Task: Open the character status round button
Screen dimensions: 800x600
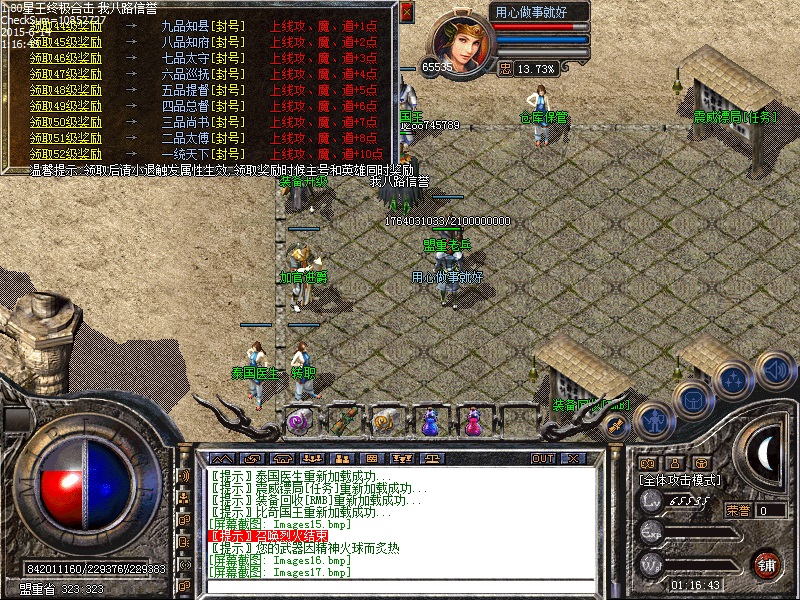Action: pos(652,420)
